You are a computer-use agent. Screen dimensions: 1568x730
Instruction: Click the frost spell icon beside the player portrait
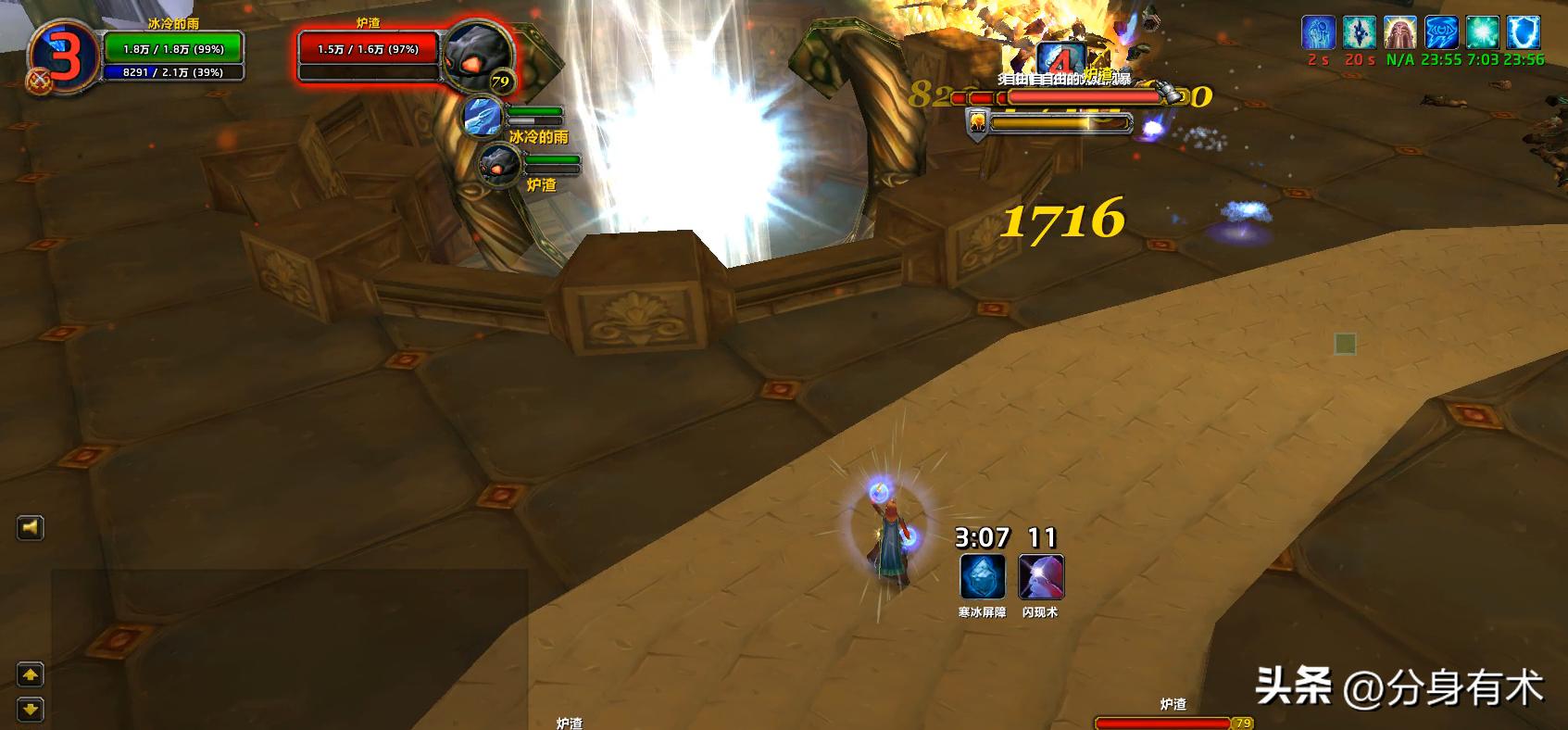pos(484,117)
